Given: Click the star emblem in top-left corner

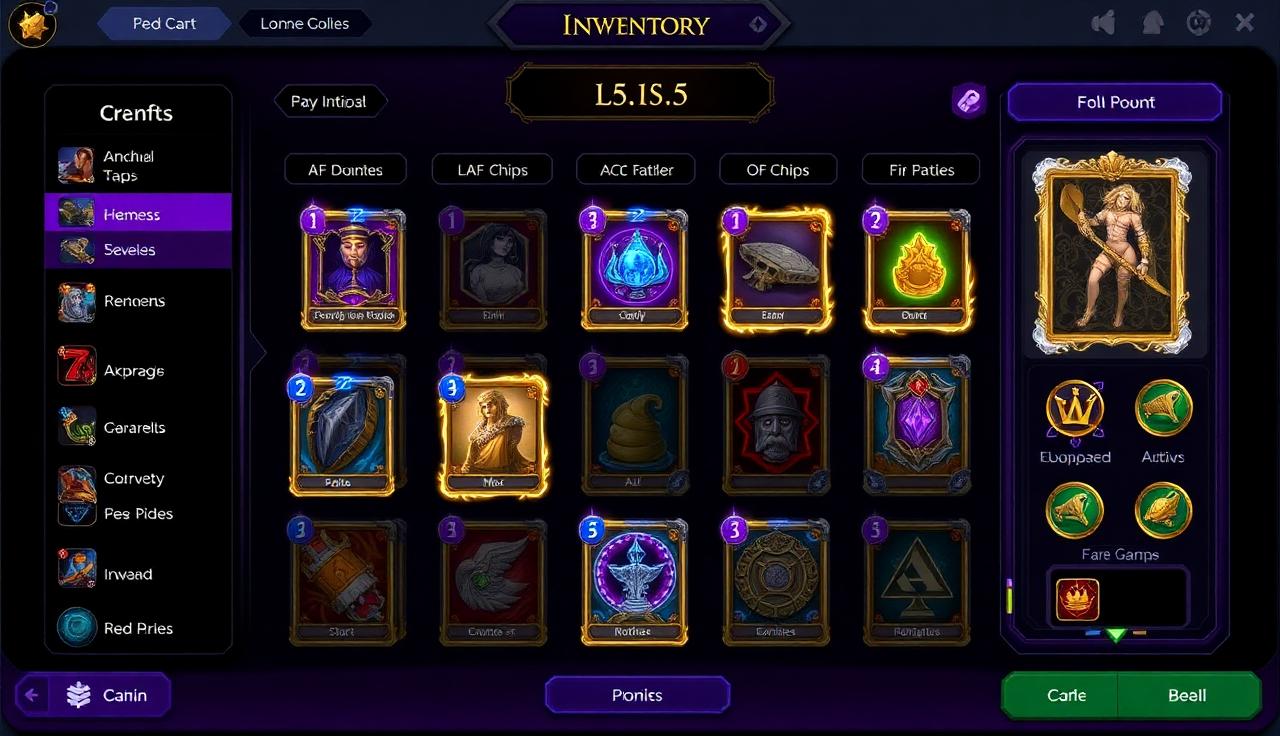Looking at the screenshot, I should [32, 24].
